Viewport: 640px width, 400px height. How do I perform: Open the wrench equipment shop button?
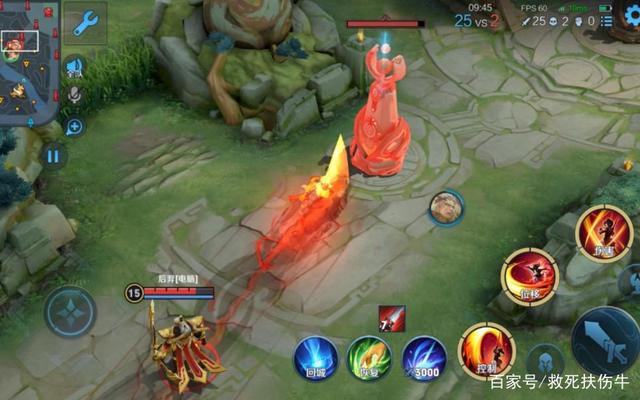[85, 22]
